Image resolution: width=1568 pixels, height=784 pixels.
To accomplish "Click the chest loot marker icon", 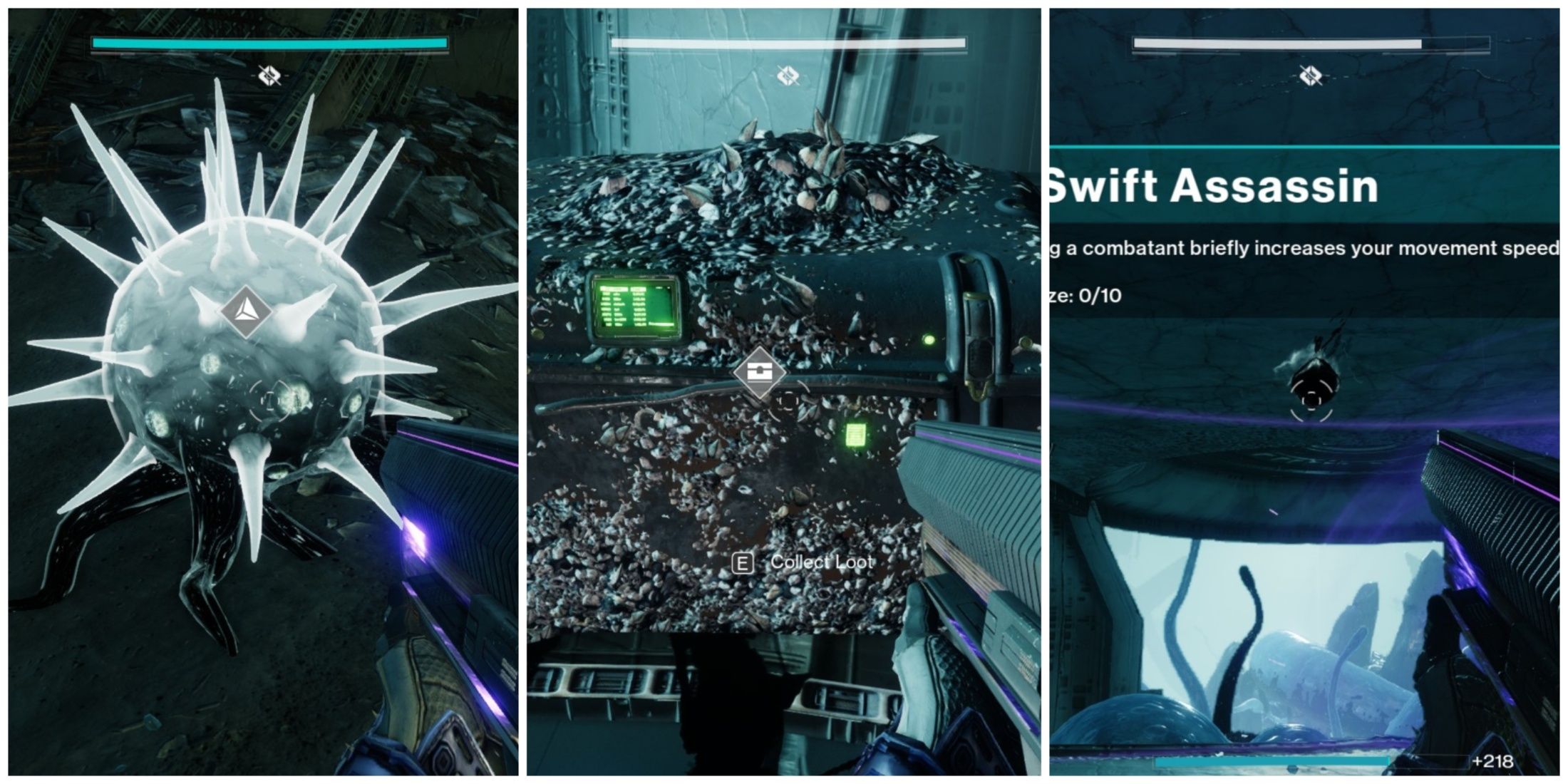I will click(759, 372).
